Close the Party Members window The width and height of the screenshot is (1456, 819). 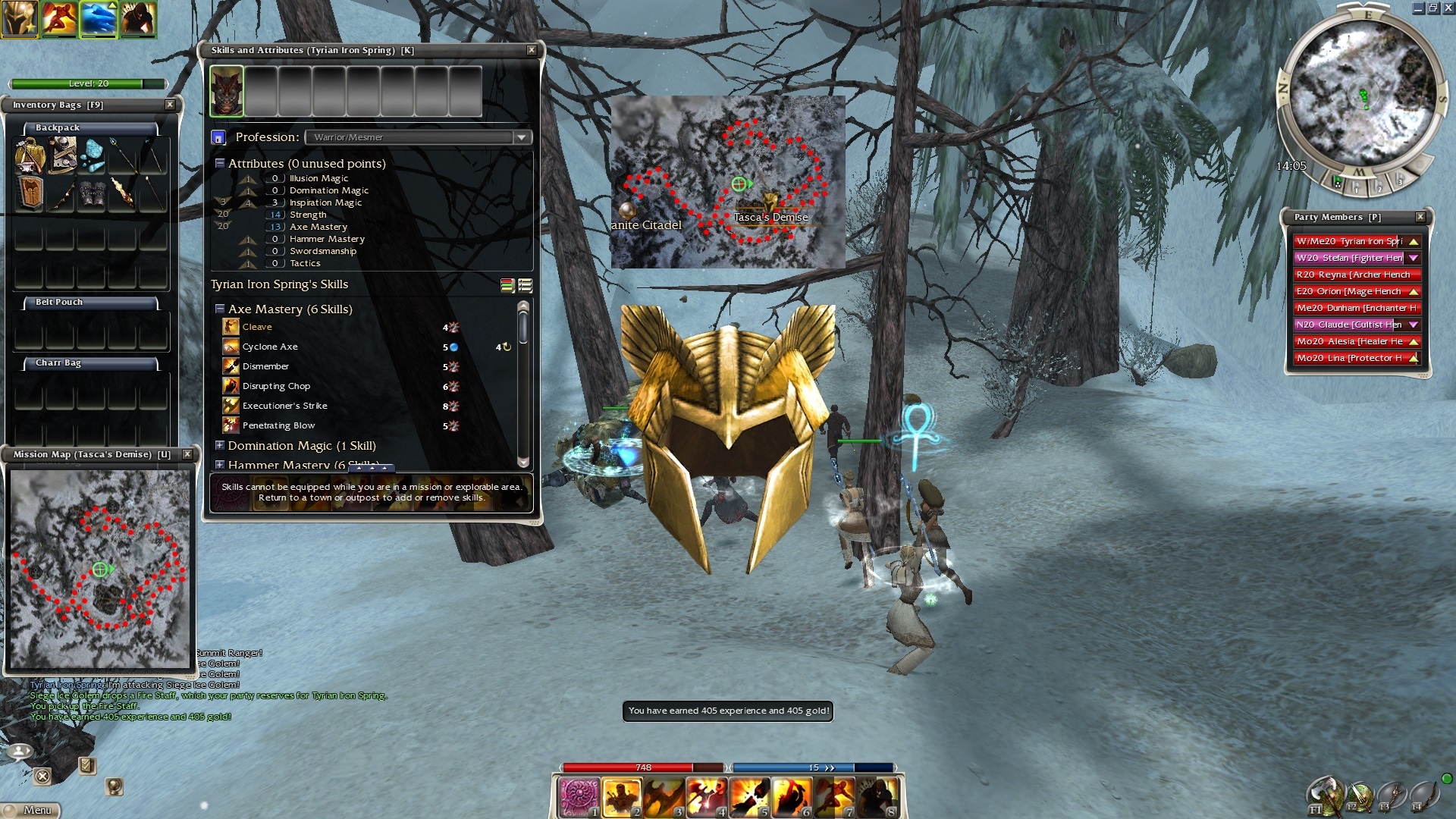pyautogui.click(x=1420, y=217)
